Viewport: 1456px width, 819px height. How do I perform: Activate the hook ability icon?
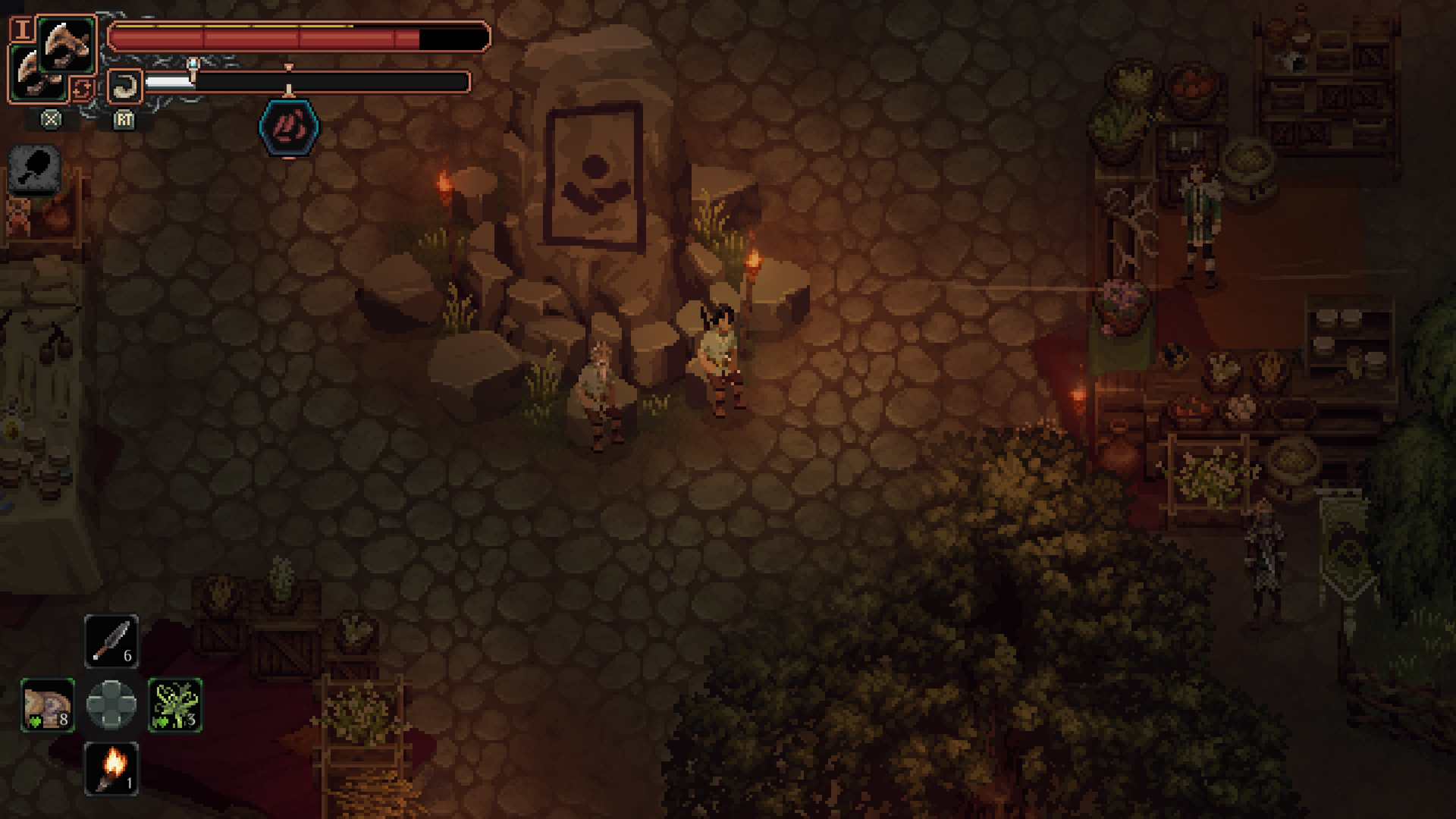[x=124, y=86]
